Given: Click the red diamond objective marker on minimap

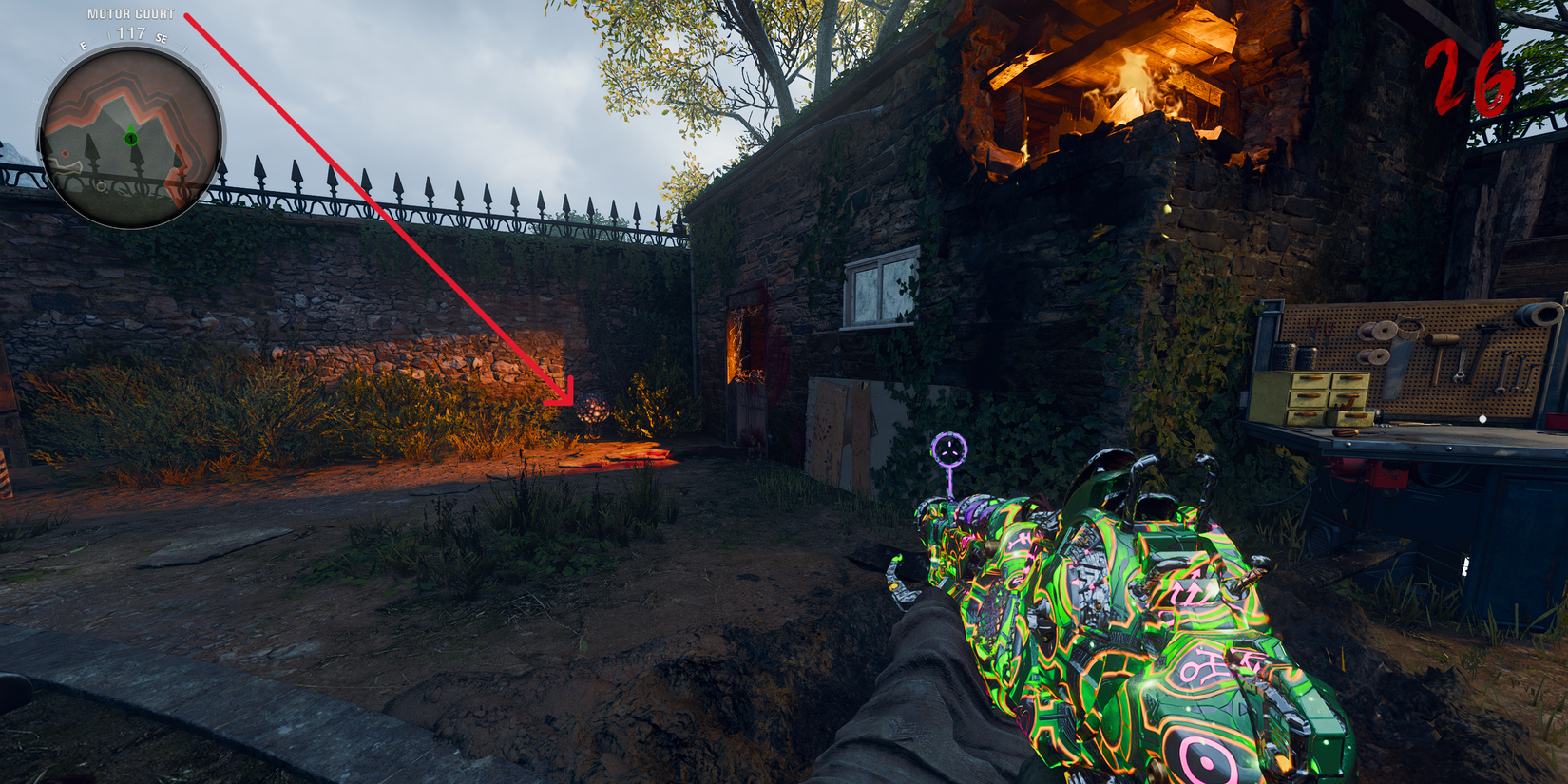Looking at the screenshot, I should (x=65, y=153).
